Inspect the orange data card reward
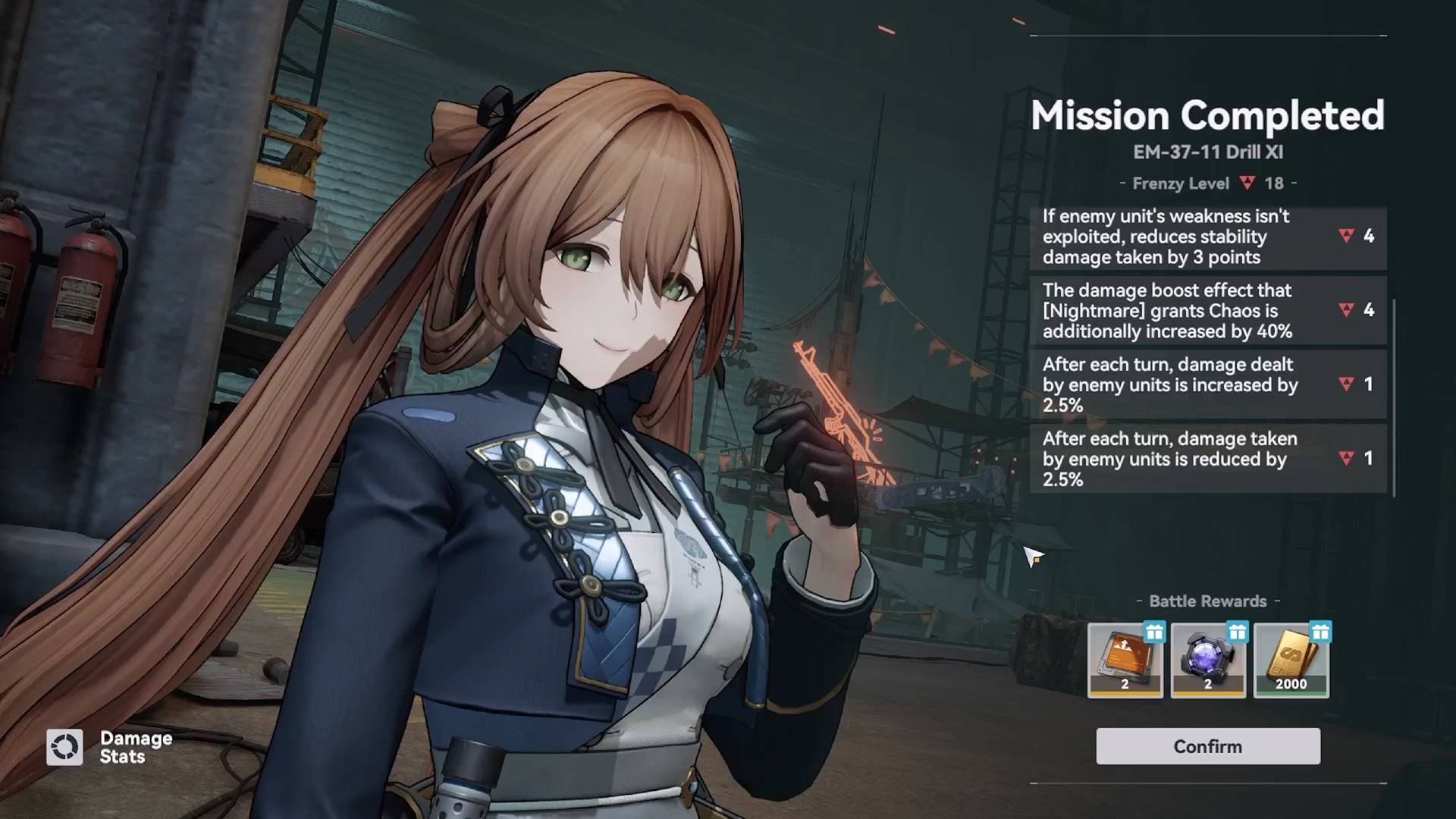The image size is (1456, 819). coord(1125,660)
